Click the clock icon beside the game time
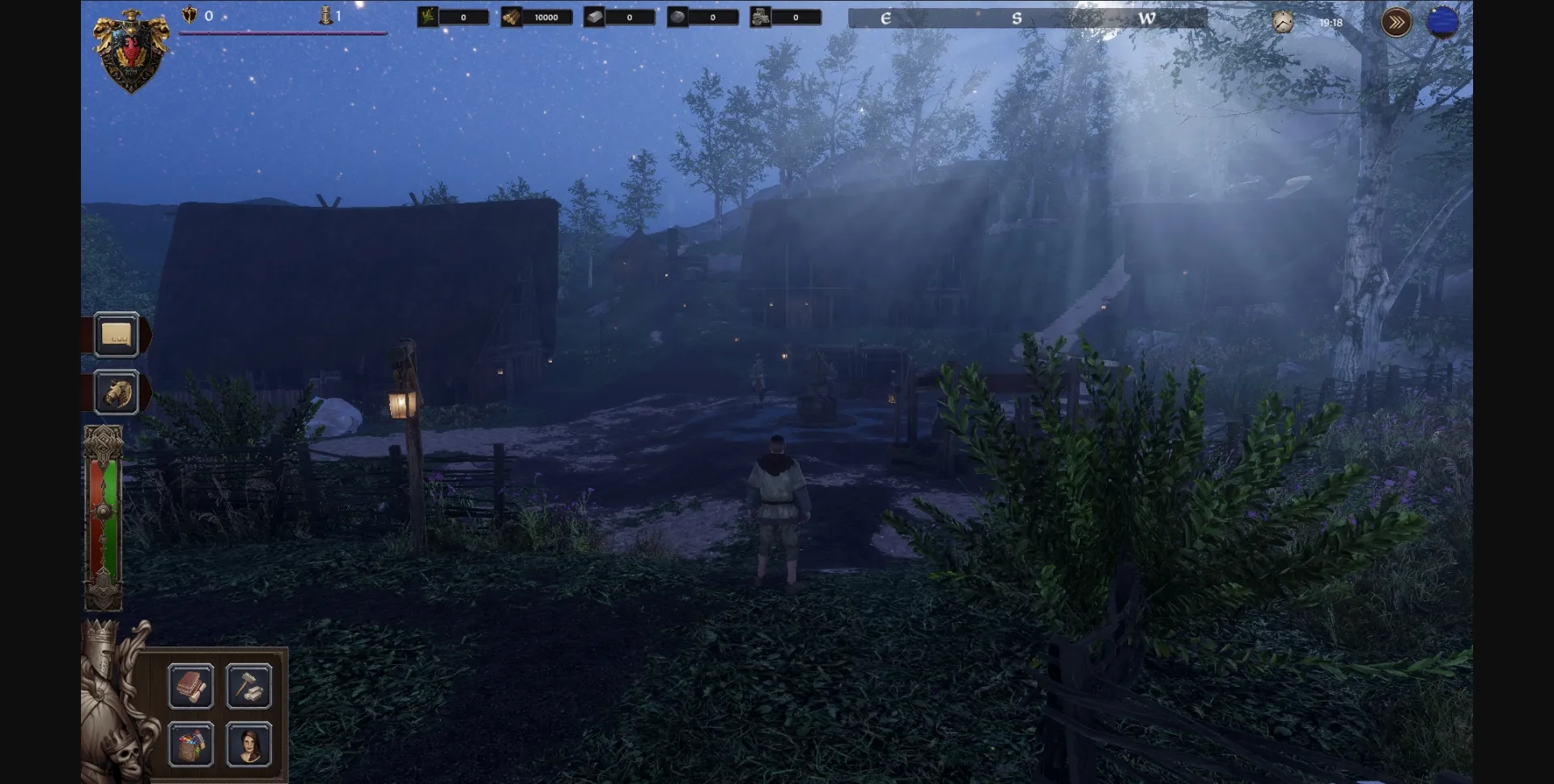The image size is (1554, 784). [1283, 22]
